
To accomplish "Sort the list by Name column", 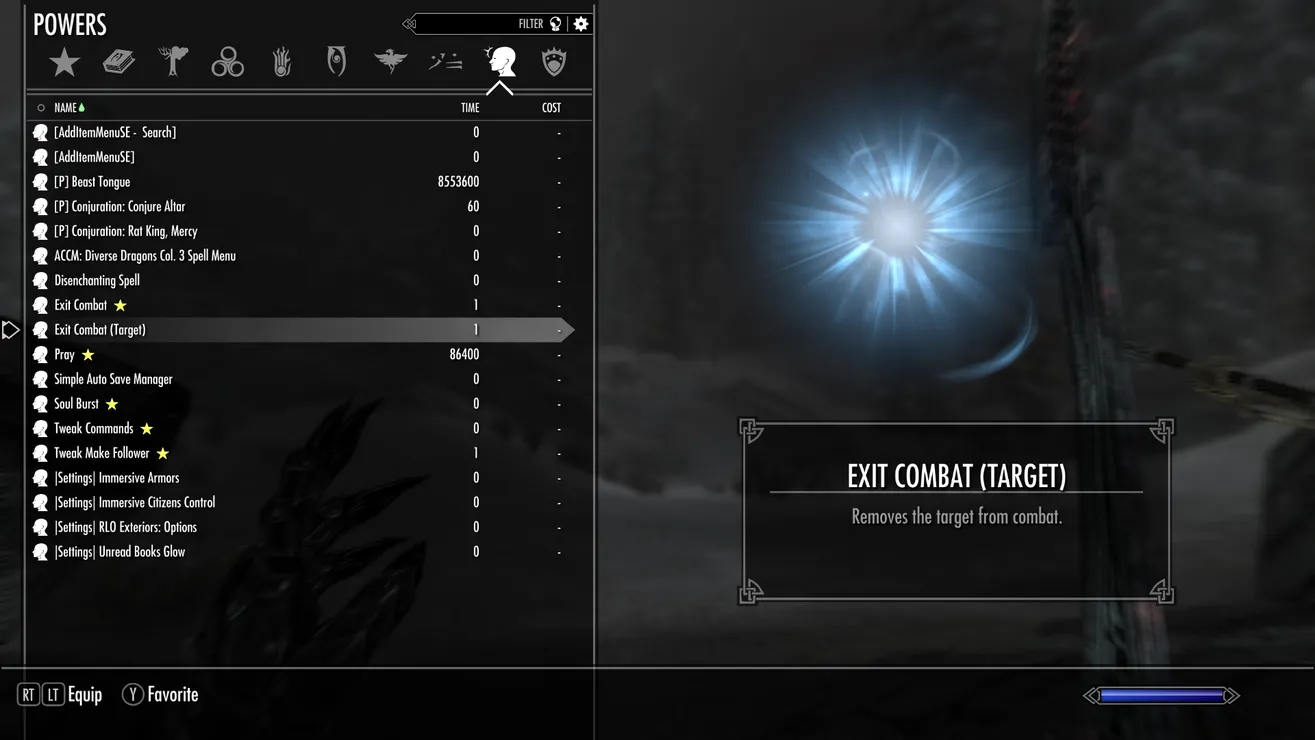I will pos(65,108).
